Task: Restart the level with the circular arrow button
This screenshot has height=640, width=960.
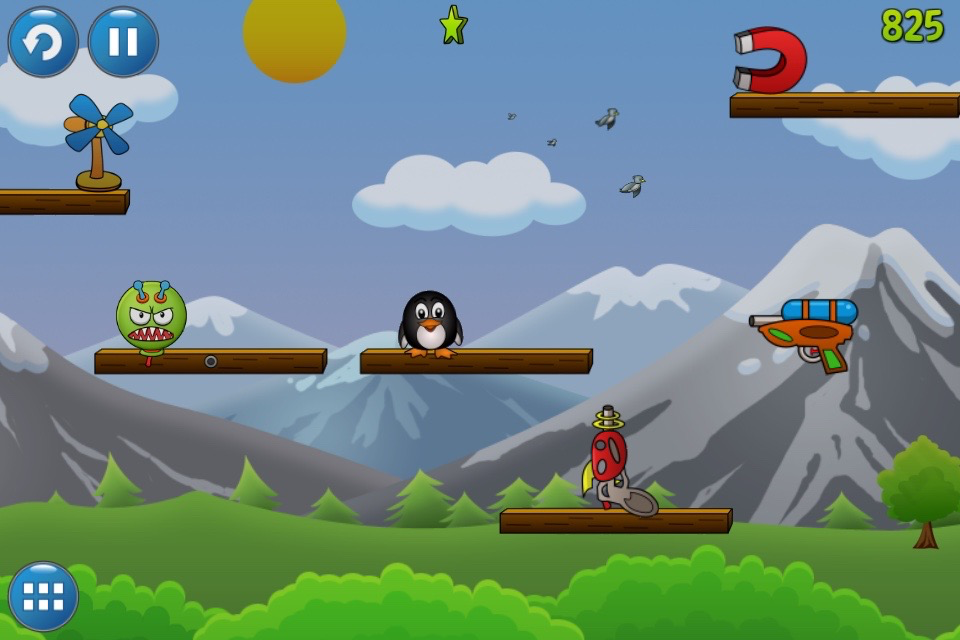Action: [x=43, y=42]
